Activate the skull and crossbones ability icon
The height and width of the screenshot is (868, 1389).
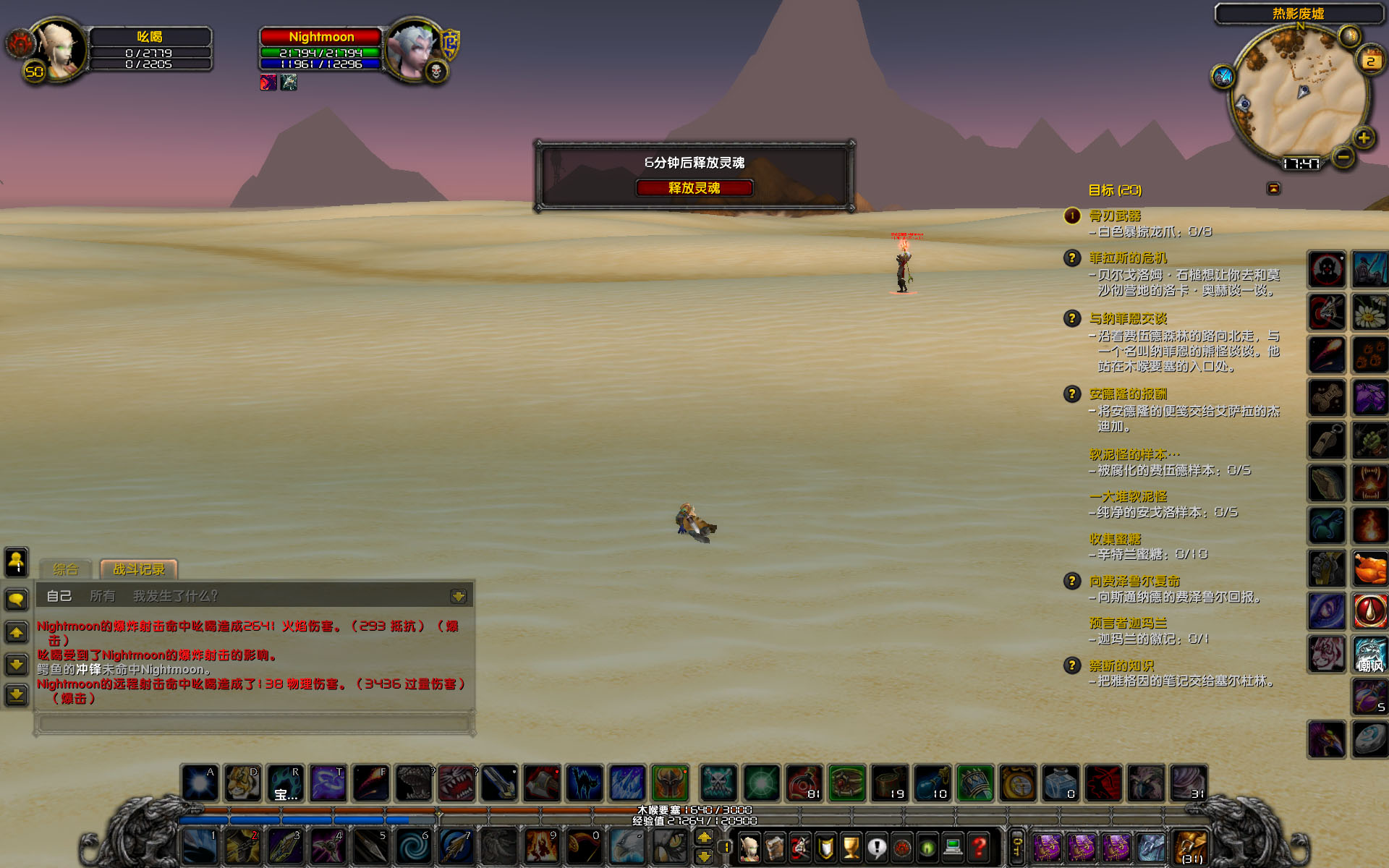tap(718, 783)
